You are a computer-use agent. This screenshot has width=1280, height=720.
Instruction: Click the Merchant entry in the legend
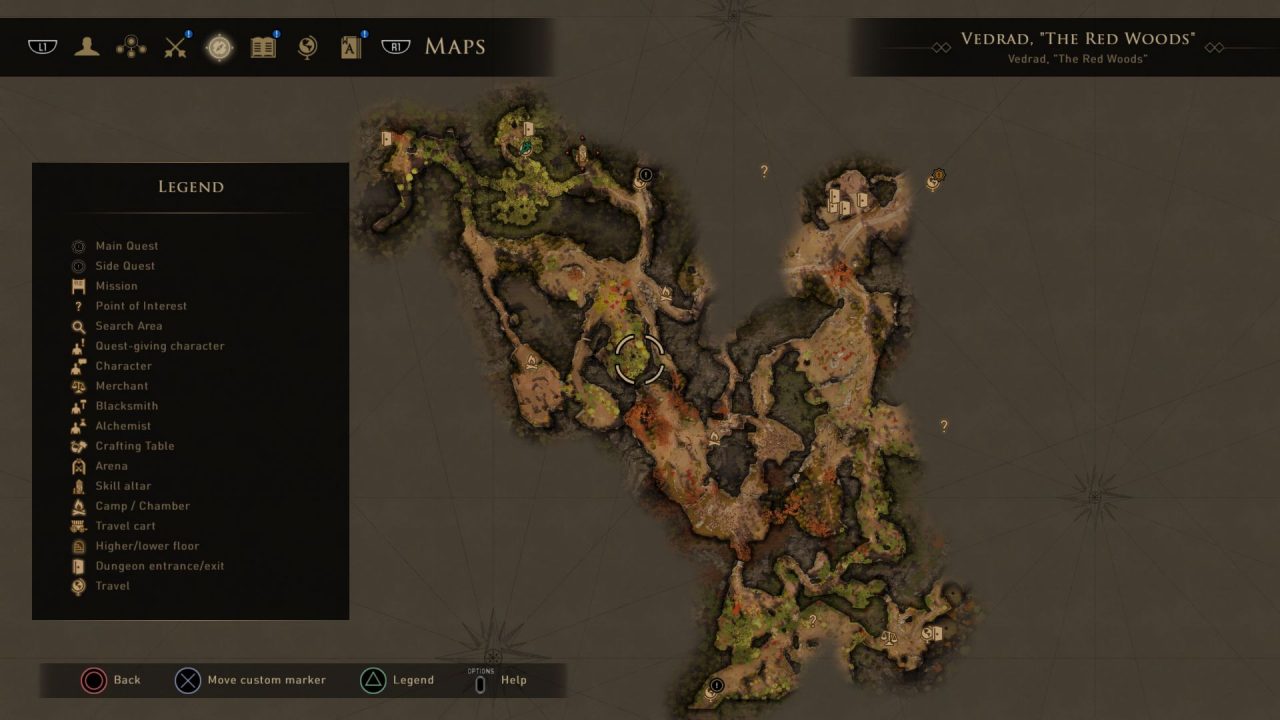coord(121,386)
